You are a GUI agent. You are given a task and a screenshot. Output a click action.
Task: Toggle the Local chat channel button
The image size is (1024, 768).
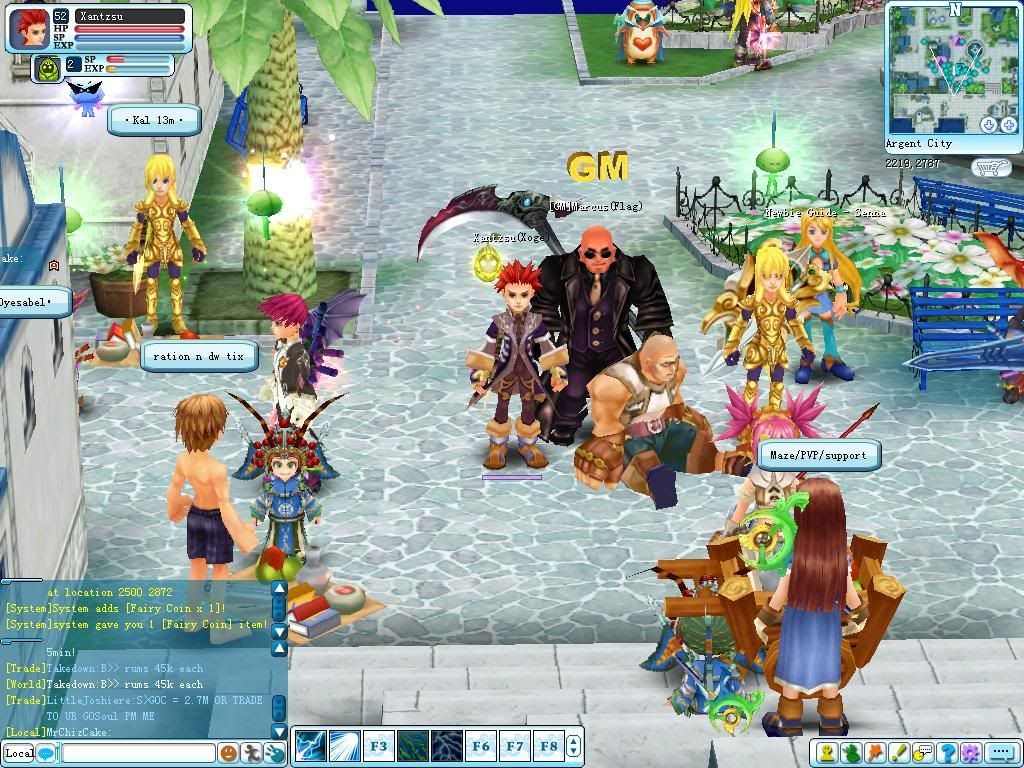[19, 753]
